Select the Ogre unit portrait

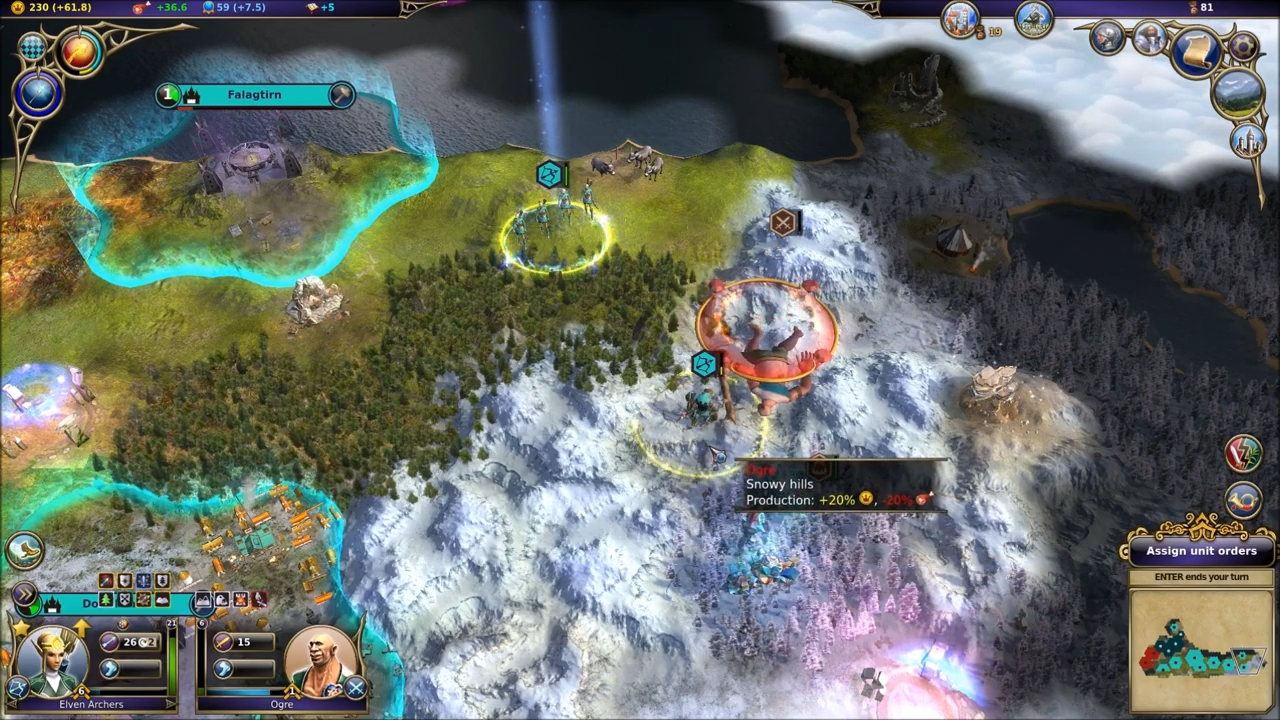click(x=322, y=660)
